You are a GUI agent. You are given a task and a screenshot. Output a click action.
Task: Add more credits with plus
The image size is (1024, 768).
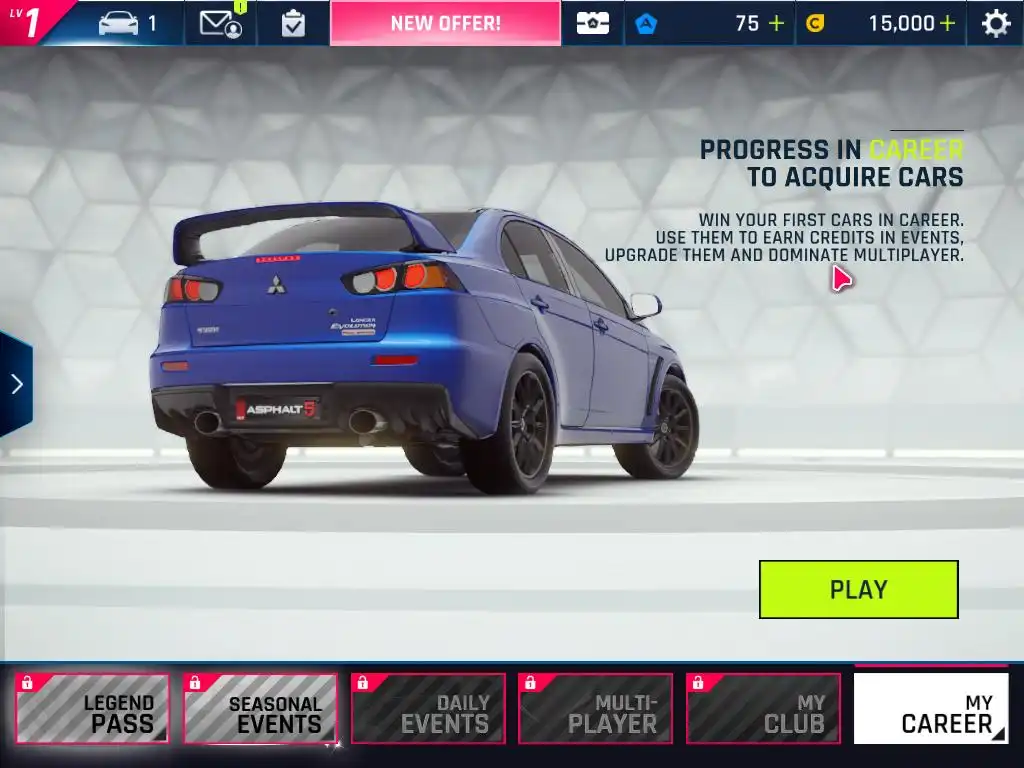(946, 23)
